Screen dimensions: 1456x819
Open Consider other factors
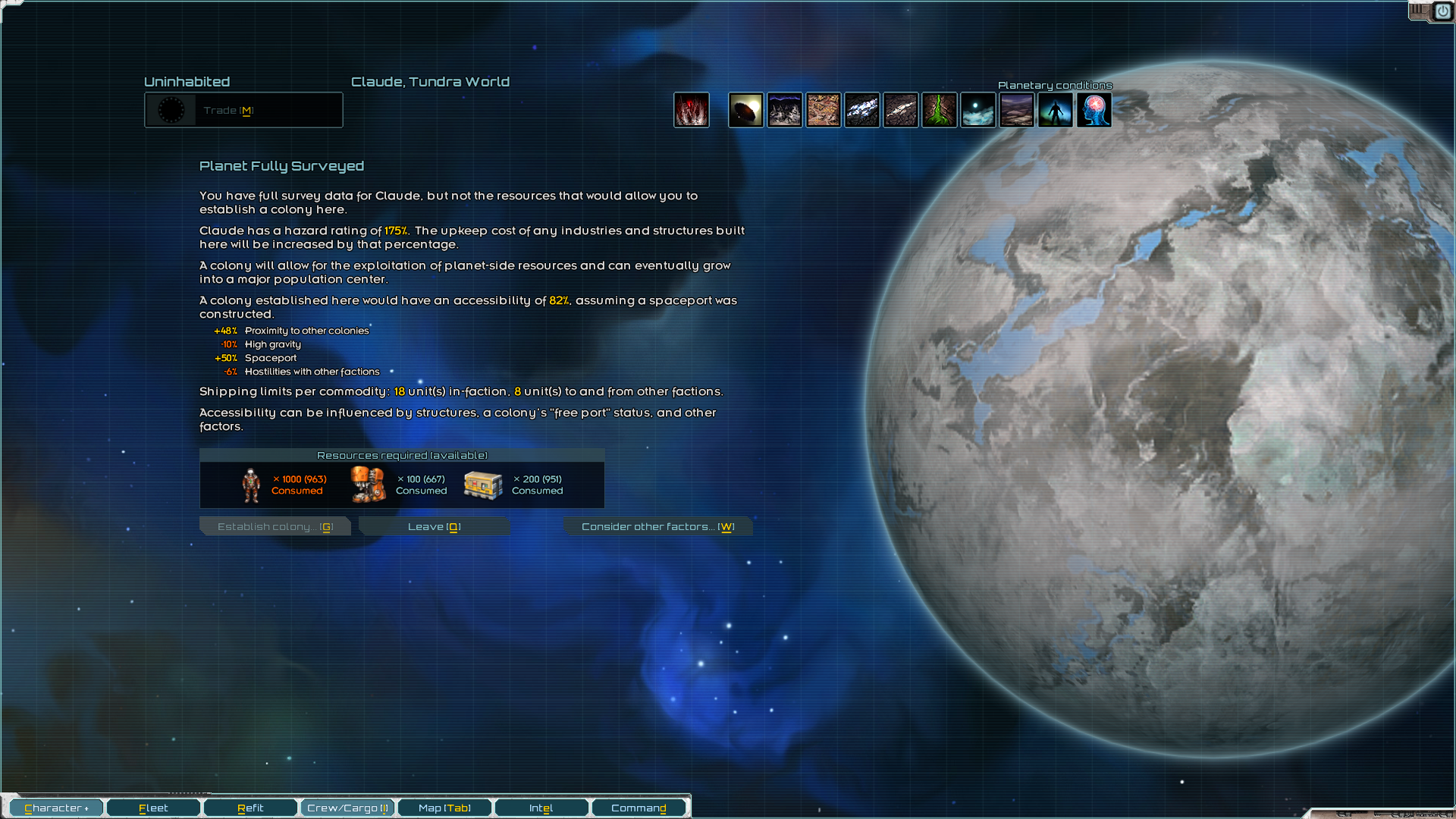point(657,526)
